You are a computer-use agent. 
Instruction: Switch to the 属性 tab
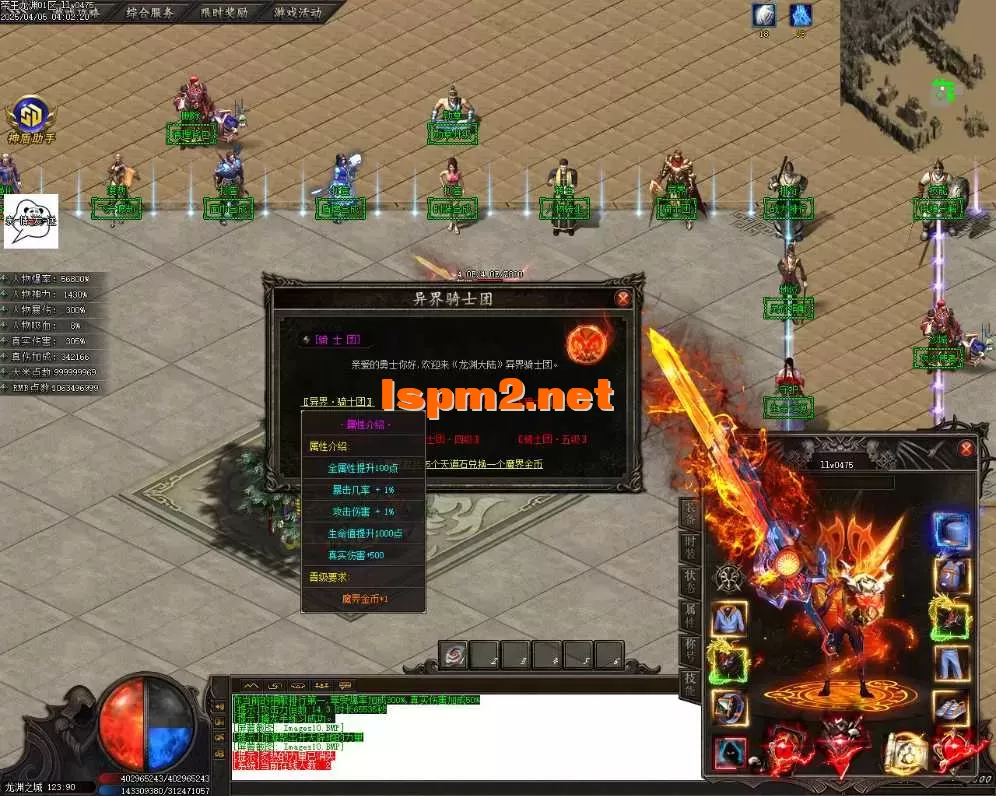click(x=690, y=615)
